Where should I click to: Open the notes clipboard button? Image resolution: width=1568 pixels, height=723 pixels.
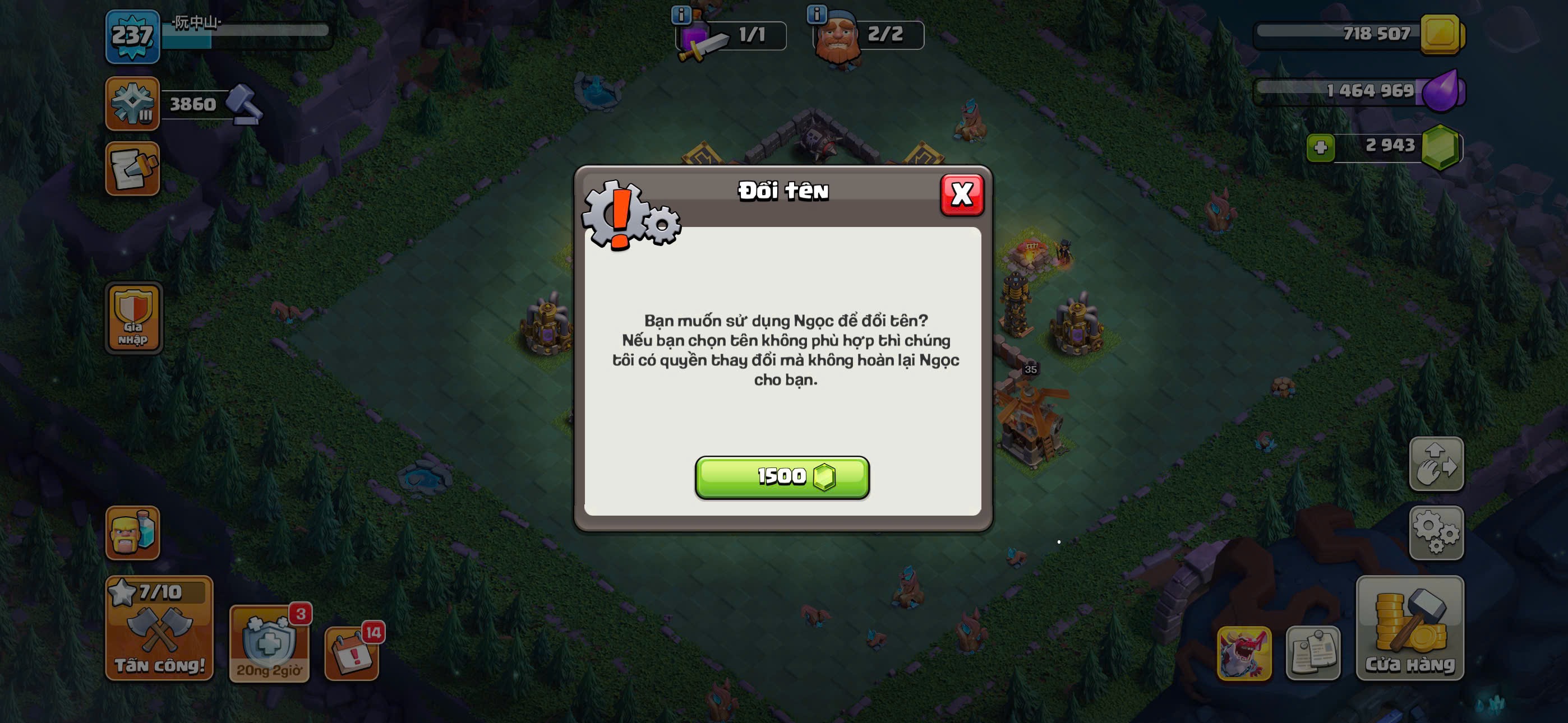(x=1312, y=654)
